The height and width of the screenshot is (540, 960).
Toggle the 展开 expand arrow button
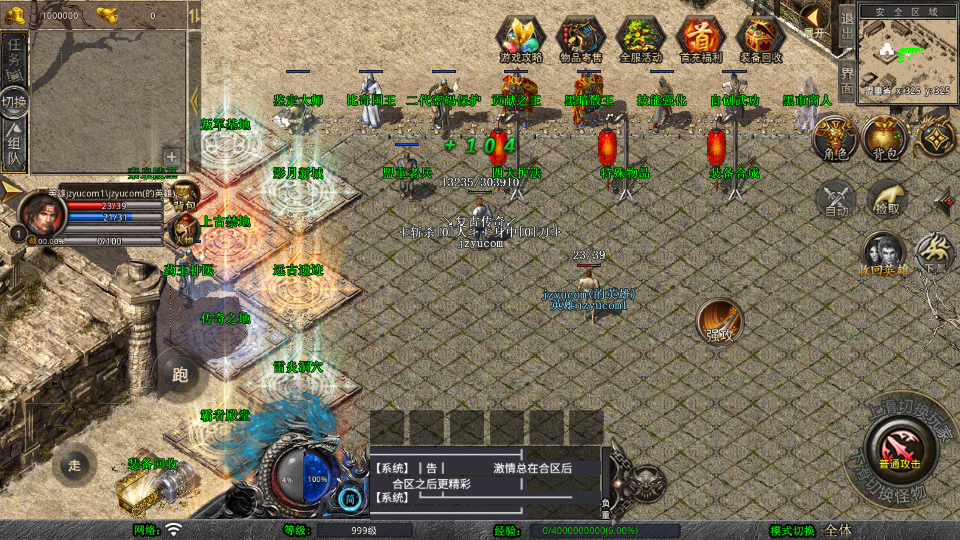(816, 20)
